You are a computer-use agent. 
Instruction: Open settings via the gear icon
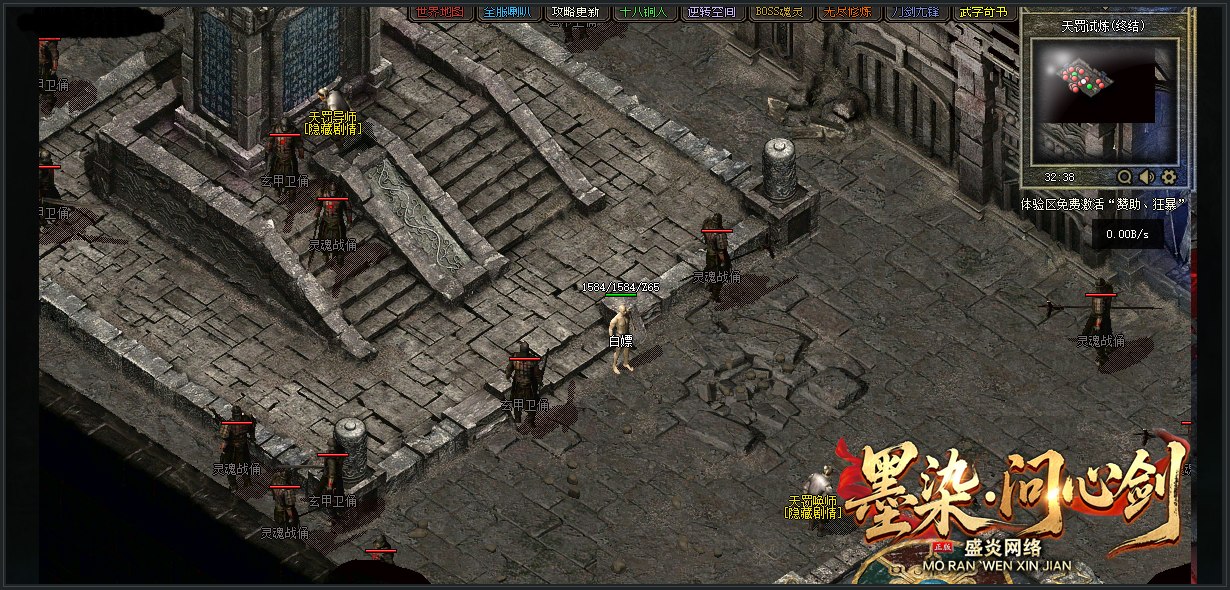(x=1169, y=177)
